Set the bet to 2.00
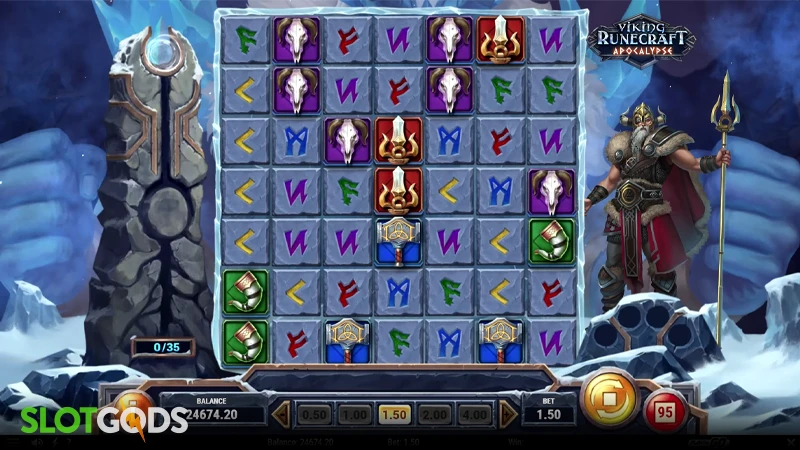The height and width of the screenshot is (450, 800). [434, 414]
